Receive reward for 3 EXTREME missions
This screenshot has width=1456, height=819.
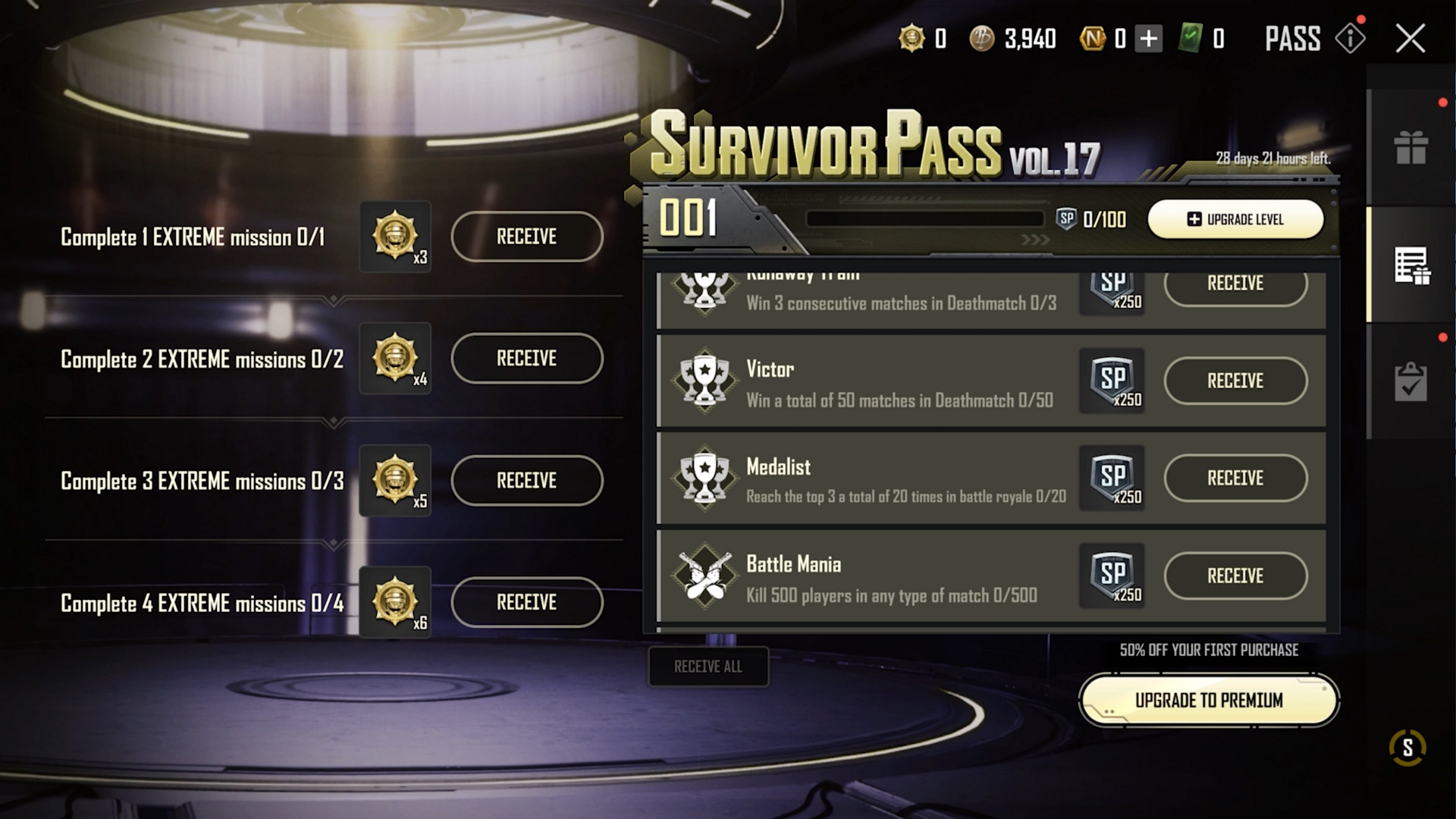(x=526, y=480)
